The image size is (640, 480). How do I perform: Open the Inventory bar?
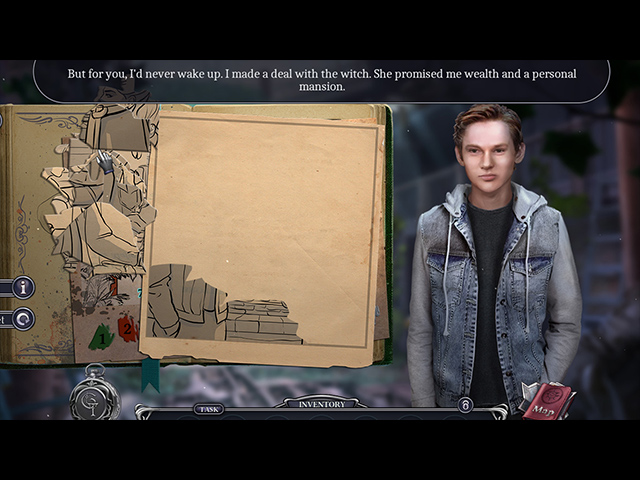tap(322, 404)
